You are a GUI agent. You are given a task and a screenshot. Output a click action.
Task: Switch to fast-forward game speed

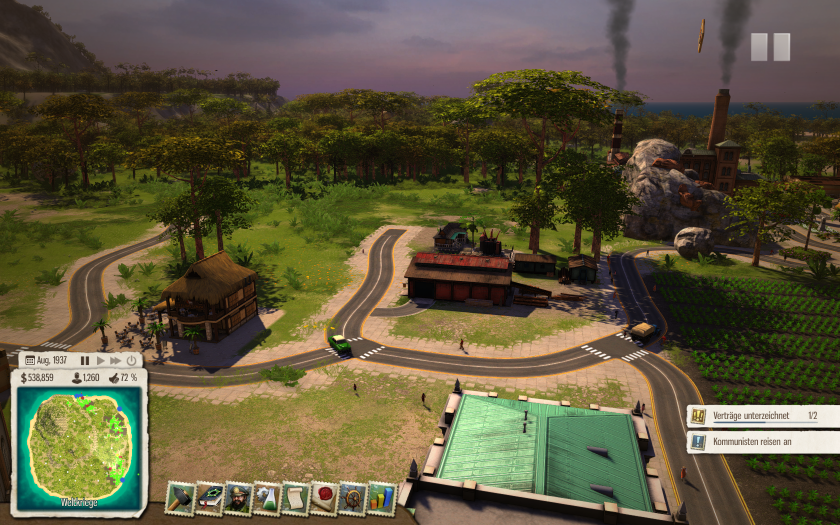115,360
